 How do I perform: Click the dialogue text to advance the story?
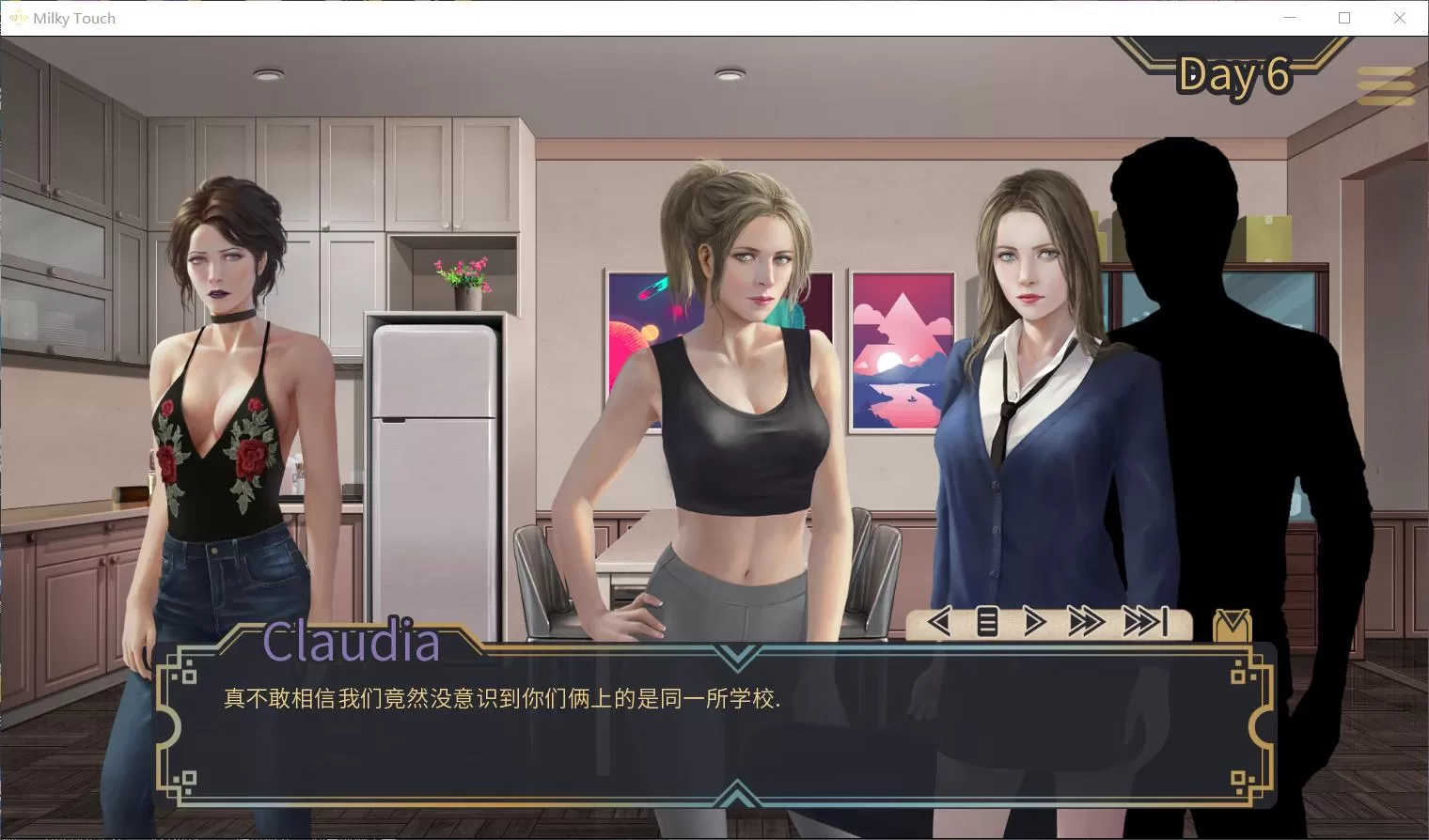coord(503,699)
